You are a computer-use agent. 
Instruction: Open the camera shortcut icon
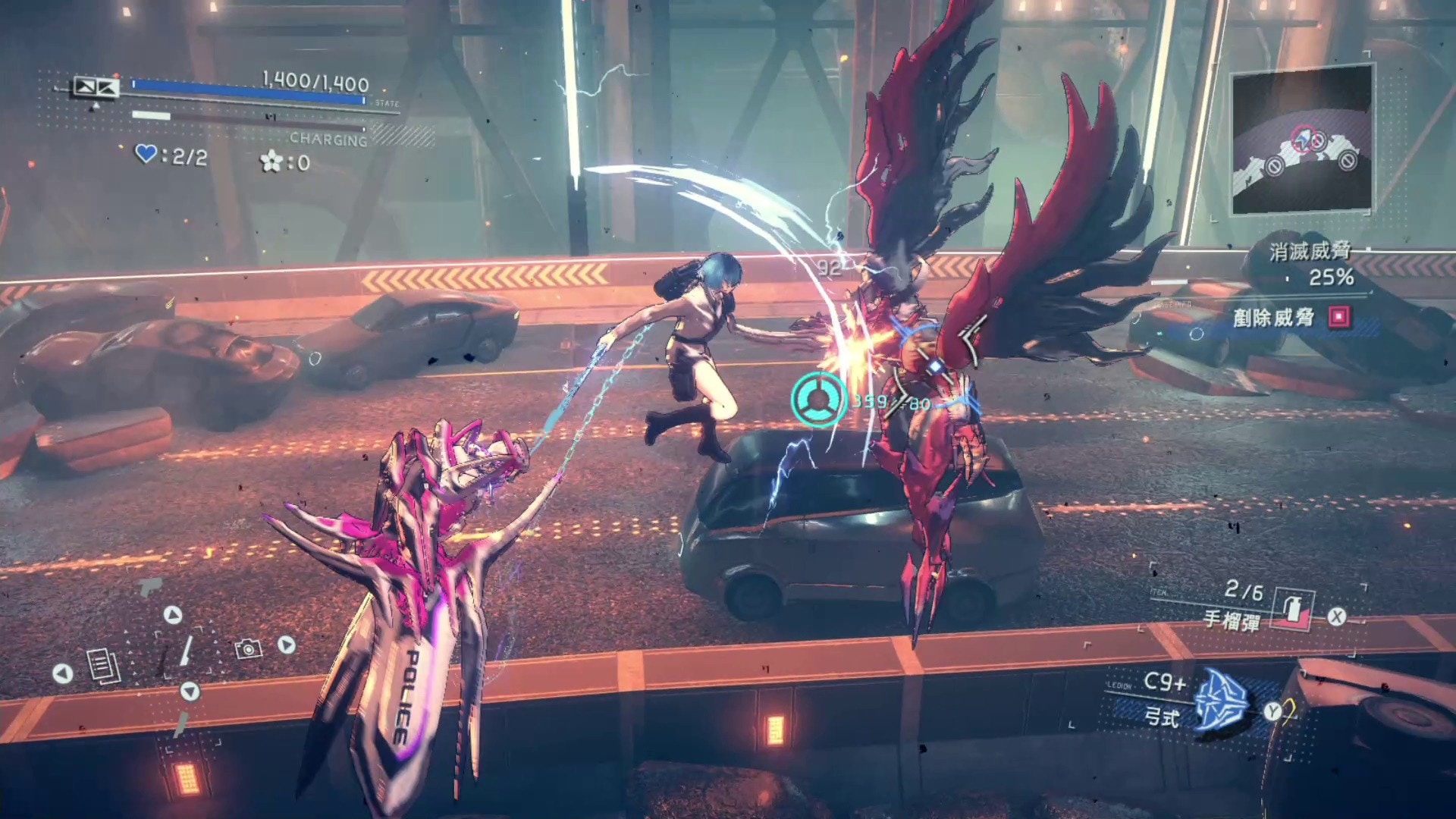[248, 648]
